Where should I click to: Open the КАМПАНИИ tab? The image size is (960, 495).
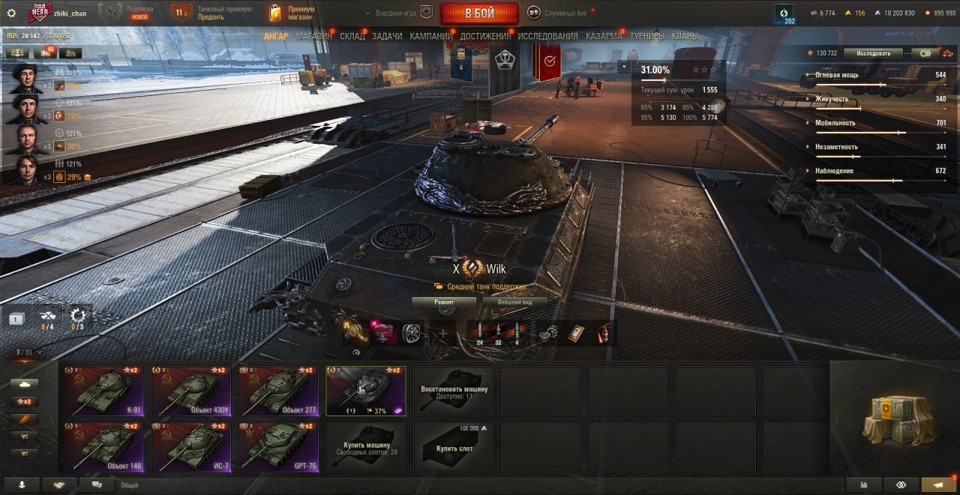point(430,36)
